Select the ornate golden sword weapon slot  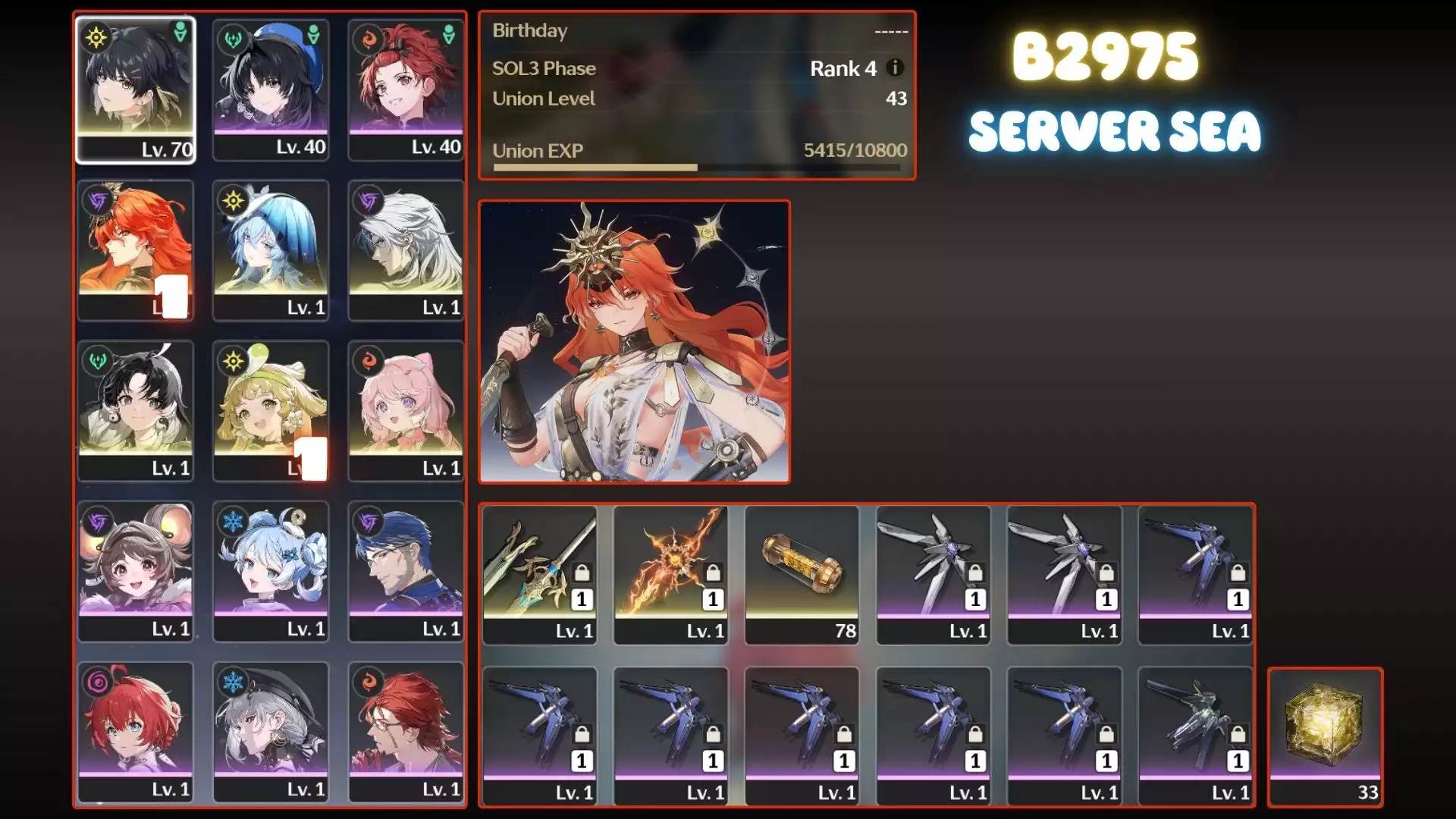tap(539, 575)
